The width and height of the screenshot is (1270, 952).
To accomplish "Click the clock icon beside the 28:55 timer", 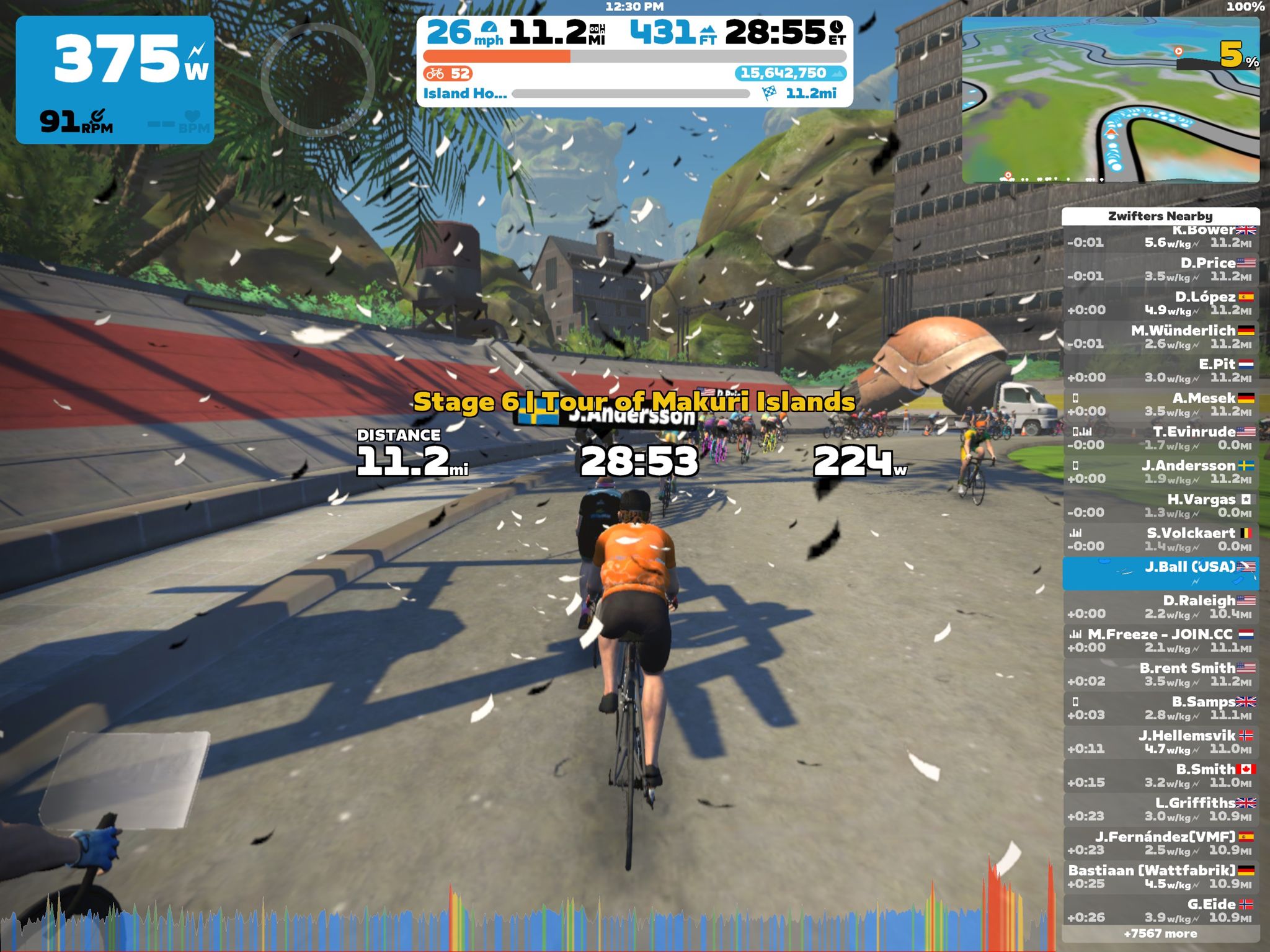I will (x=837, y=29).
